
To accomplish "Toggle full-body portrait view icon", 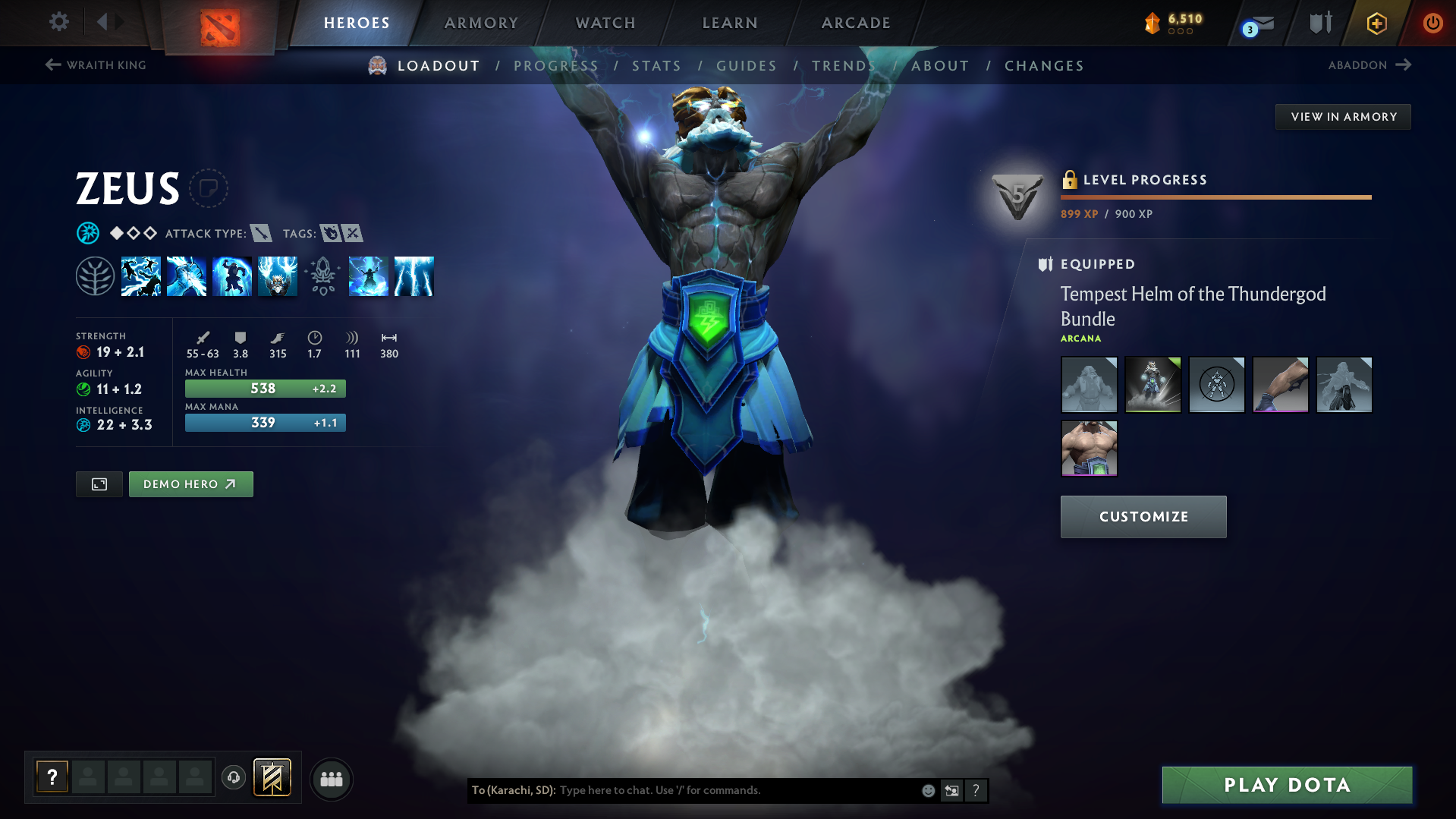I will click(99, 484).
